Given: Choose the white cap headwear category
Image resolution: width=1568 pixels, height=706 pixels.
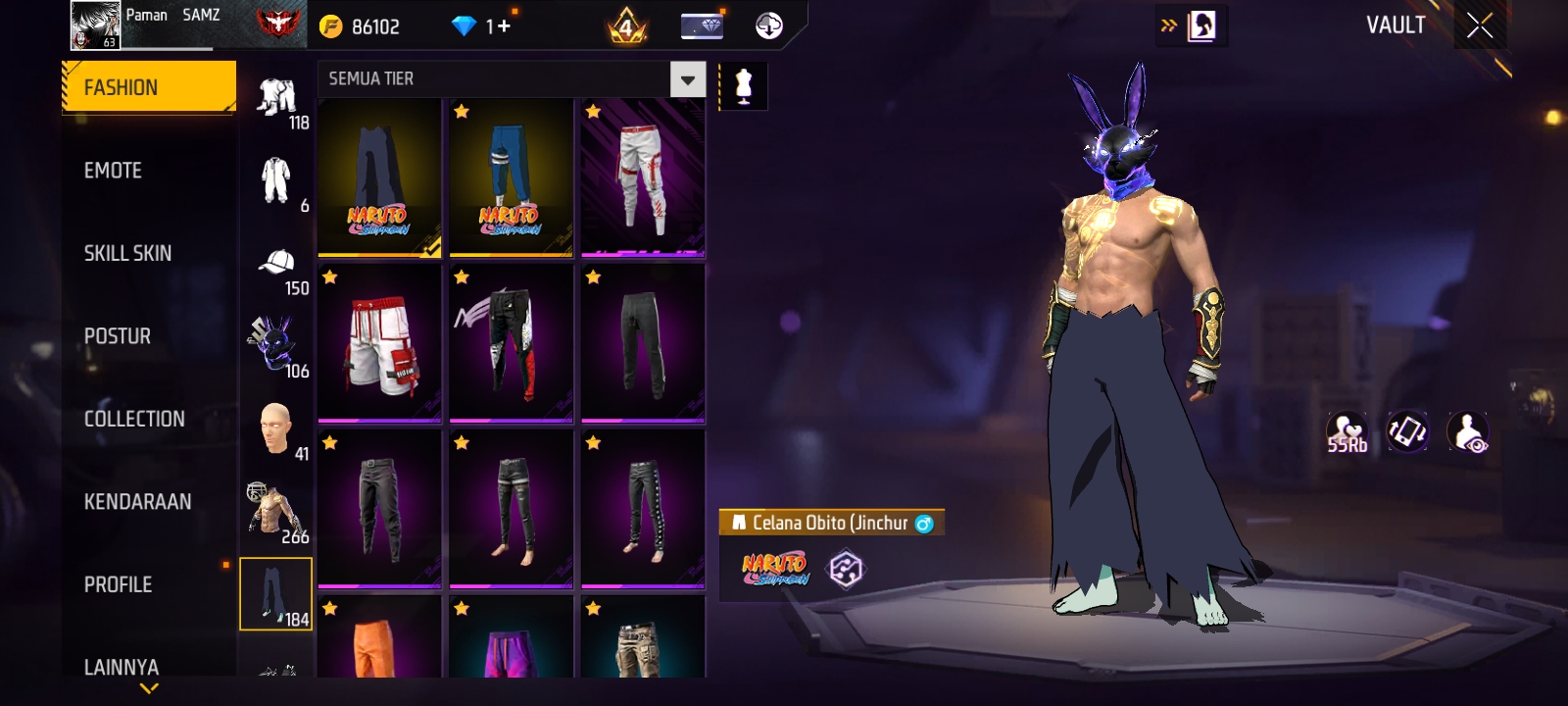Looking at the screenshot, I should 276,263.
